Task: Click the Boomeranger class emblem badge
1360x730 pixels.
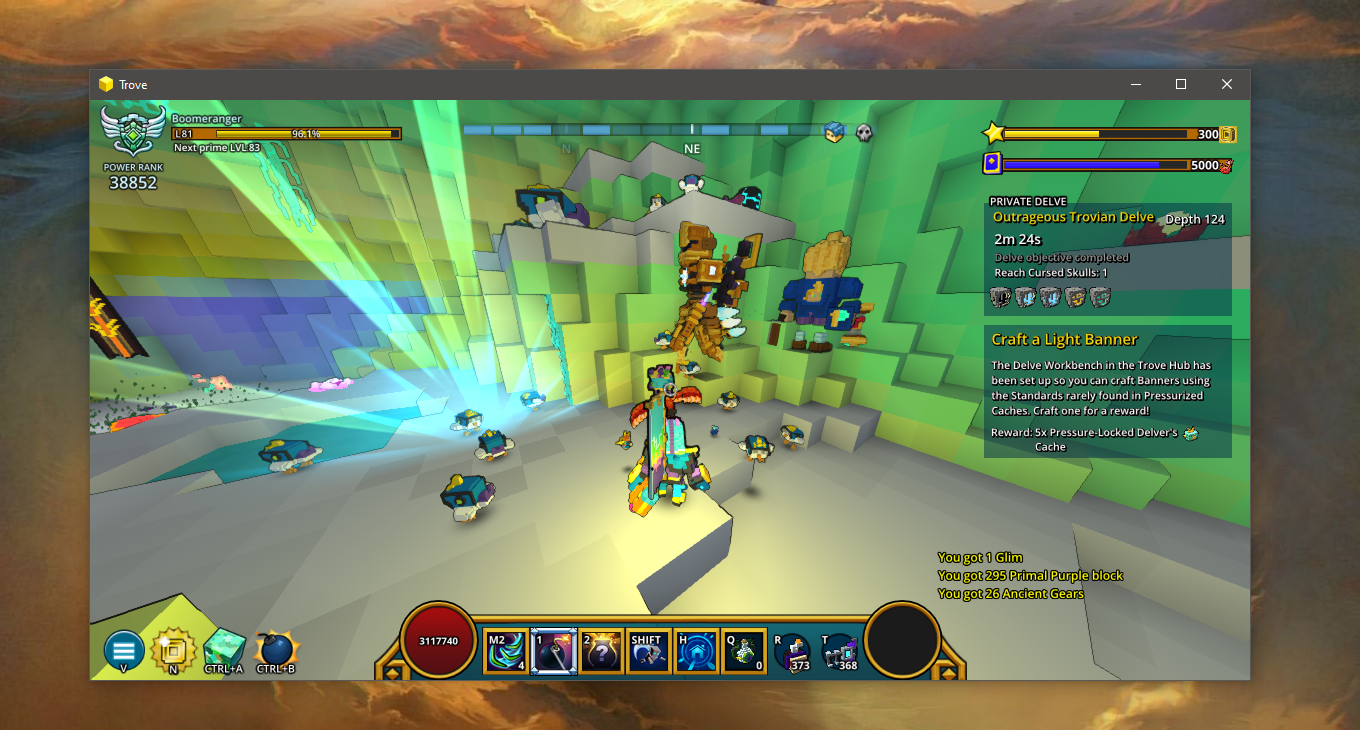Action: 131,132
